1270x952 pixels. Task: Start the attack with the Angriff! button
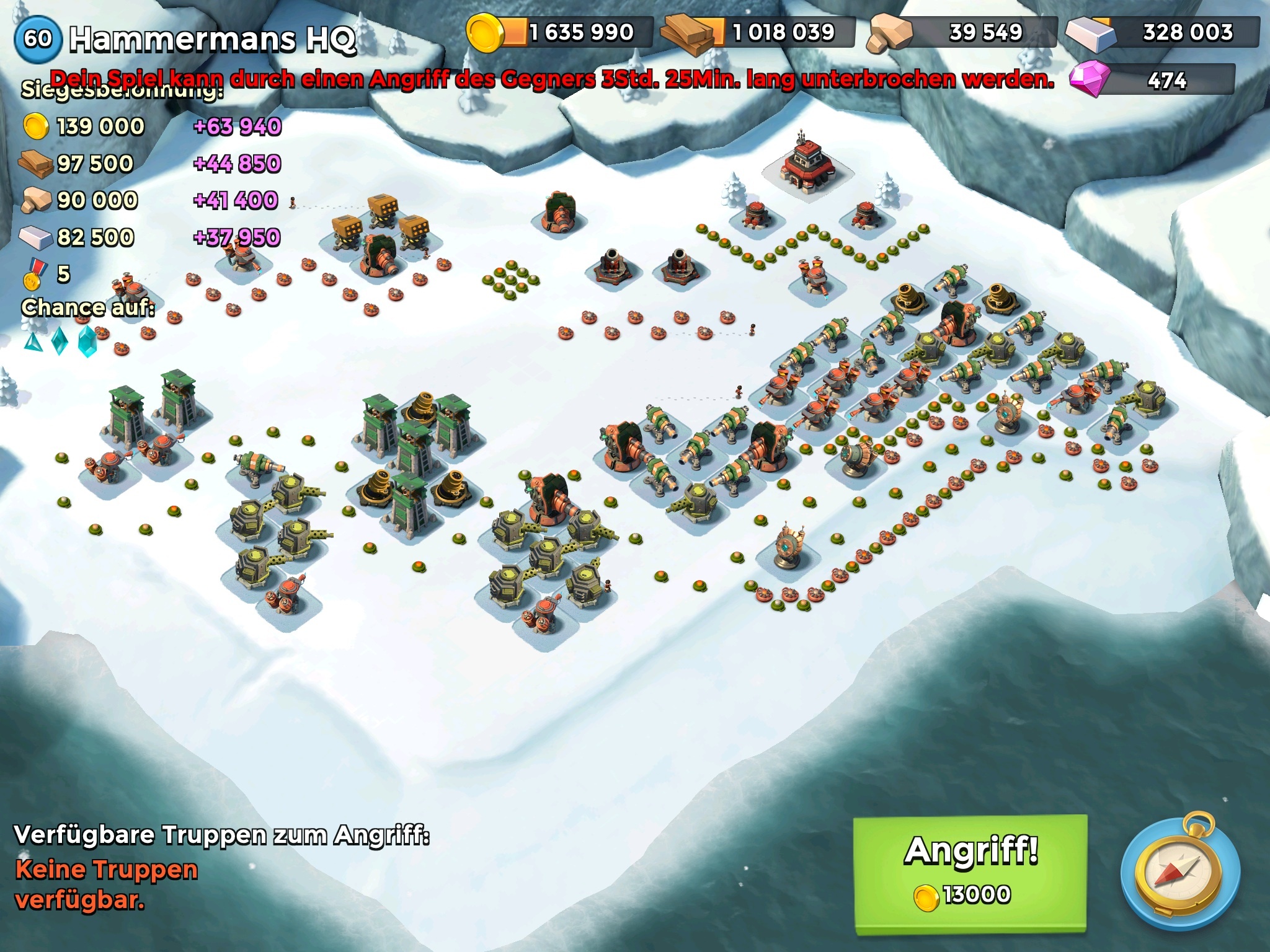click(x=970, y=871)
